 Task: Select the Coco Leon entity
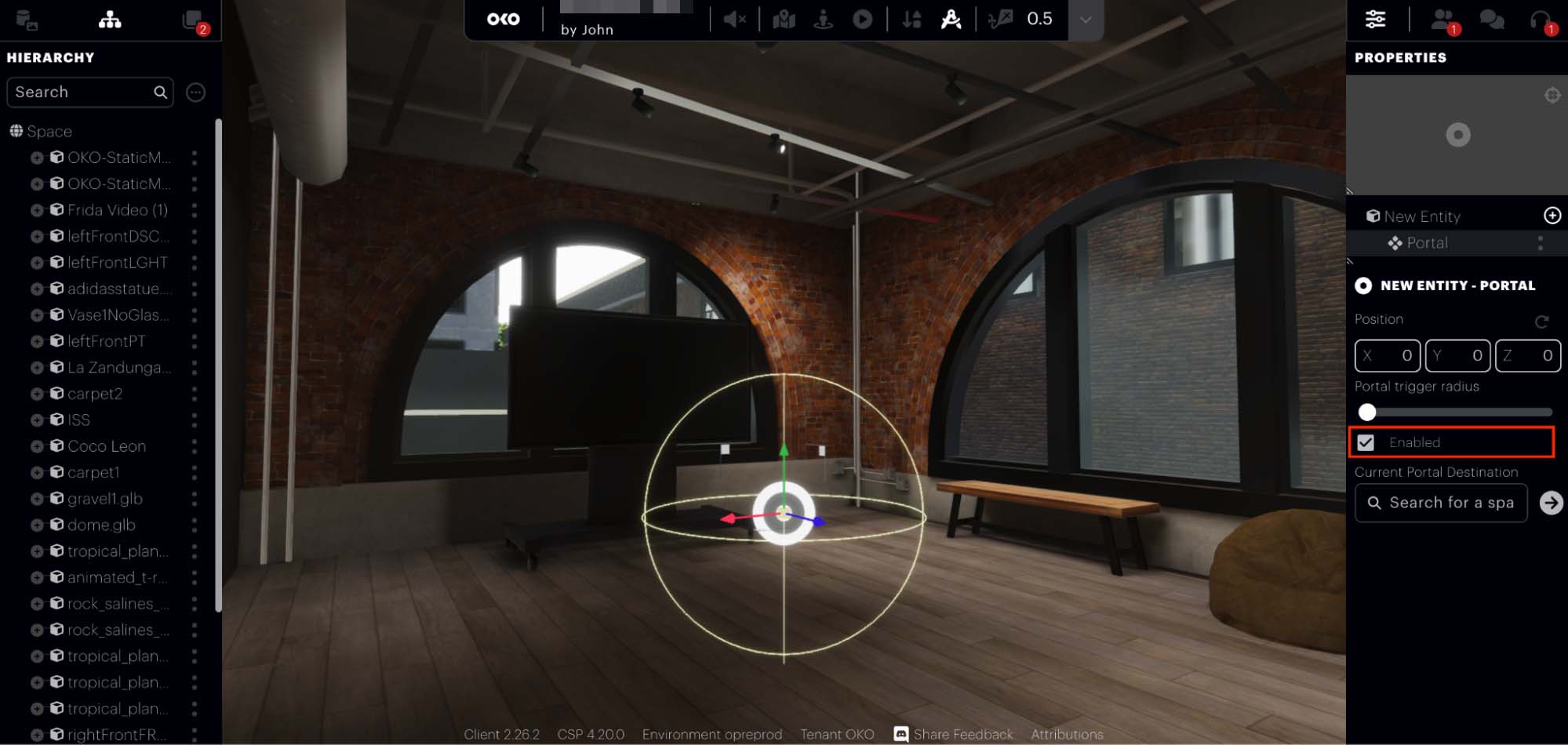click(107, 446)
